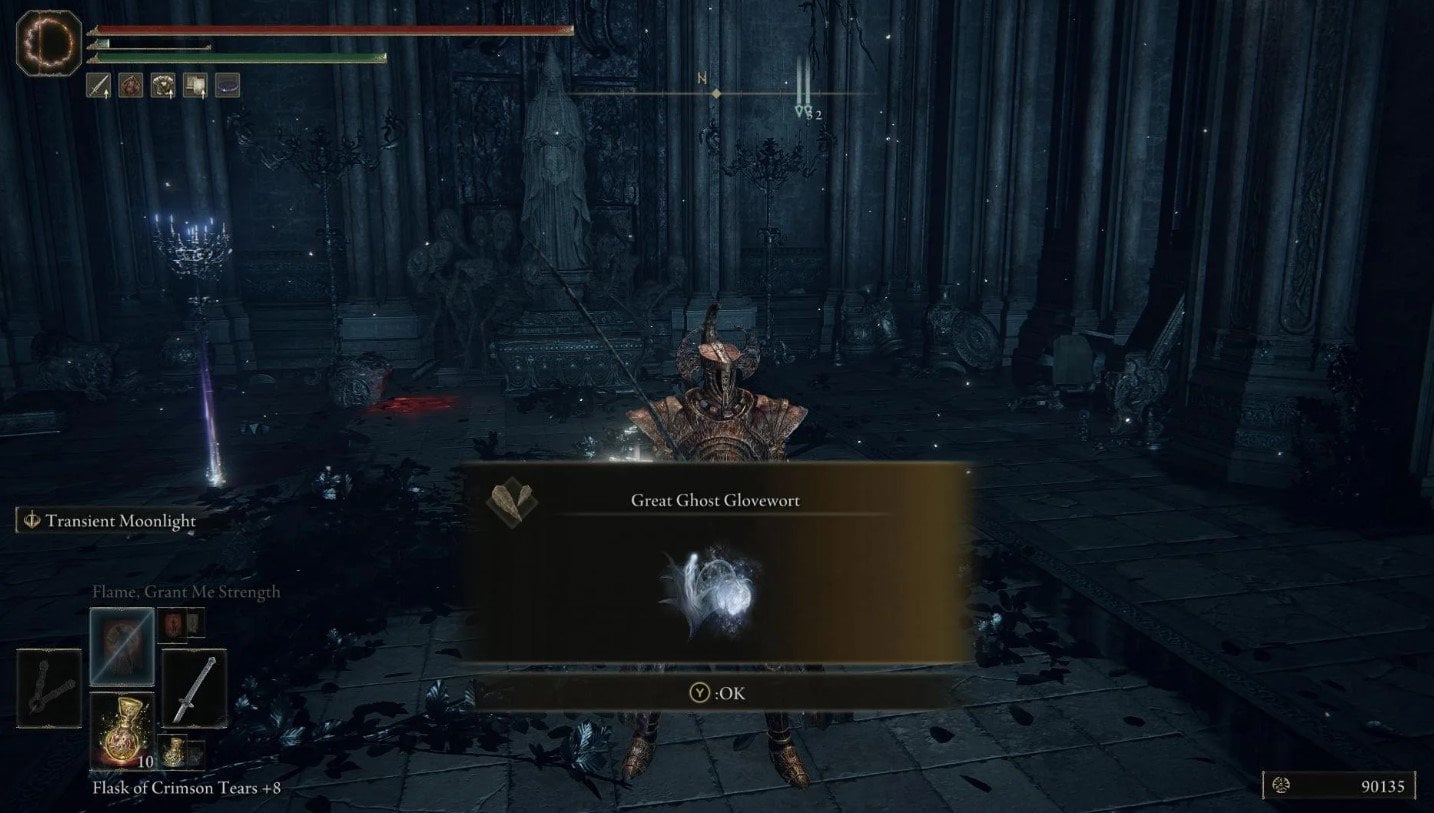Click the compass bar north marker
This screenshot has height=813, width=1434.
tap(716, 92)
